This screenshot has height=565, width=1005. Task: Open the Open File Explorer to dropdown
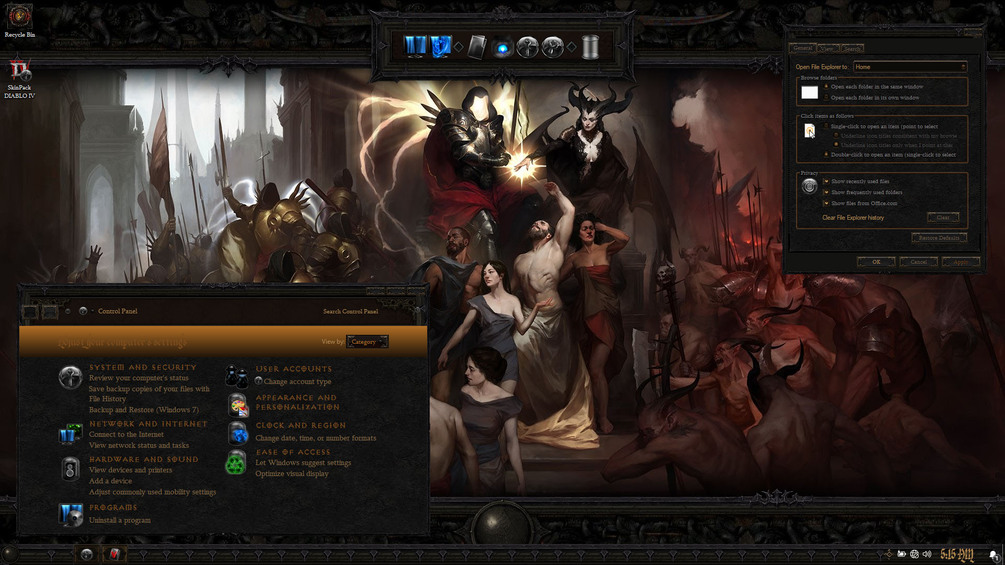pyautogui.click(x=909, y=67)
